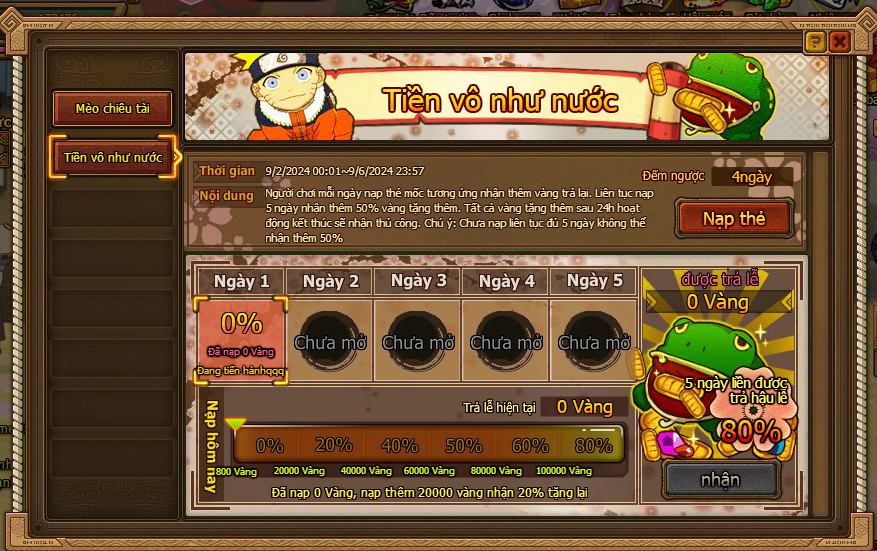Pick the Ngày 4 locked slot
The height and width of the screenshot is (551, 877).
(506, 341)
